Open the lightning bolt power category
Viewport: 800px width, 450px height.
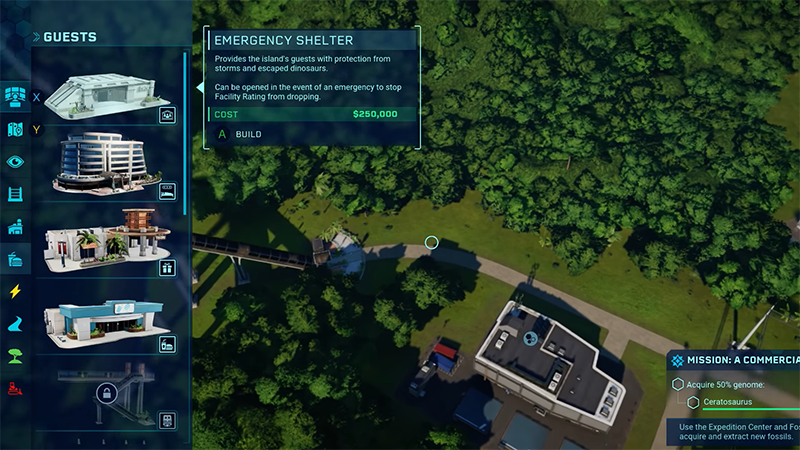(15, 291)
